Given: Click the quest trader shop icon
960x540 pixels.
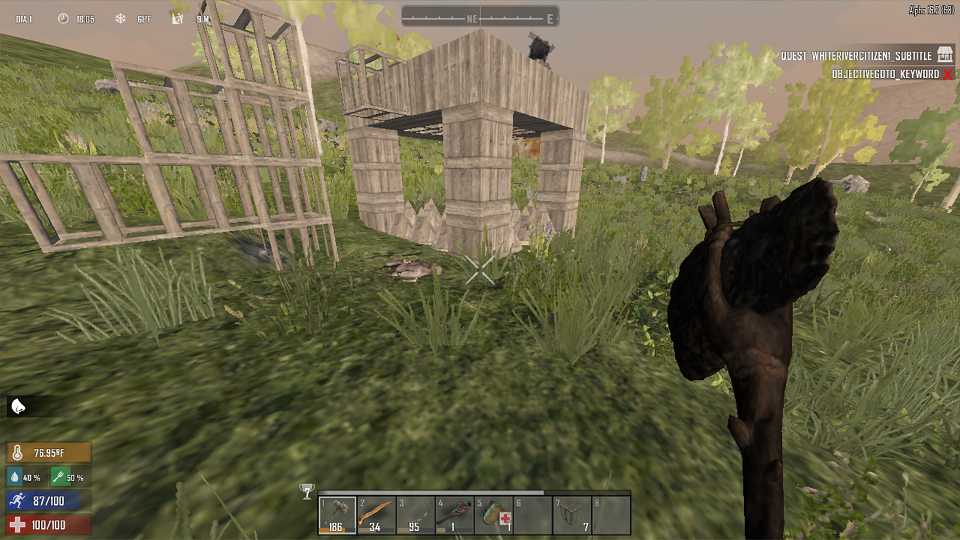Looking at the screenshot, I should click(x=943, y=57).
